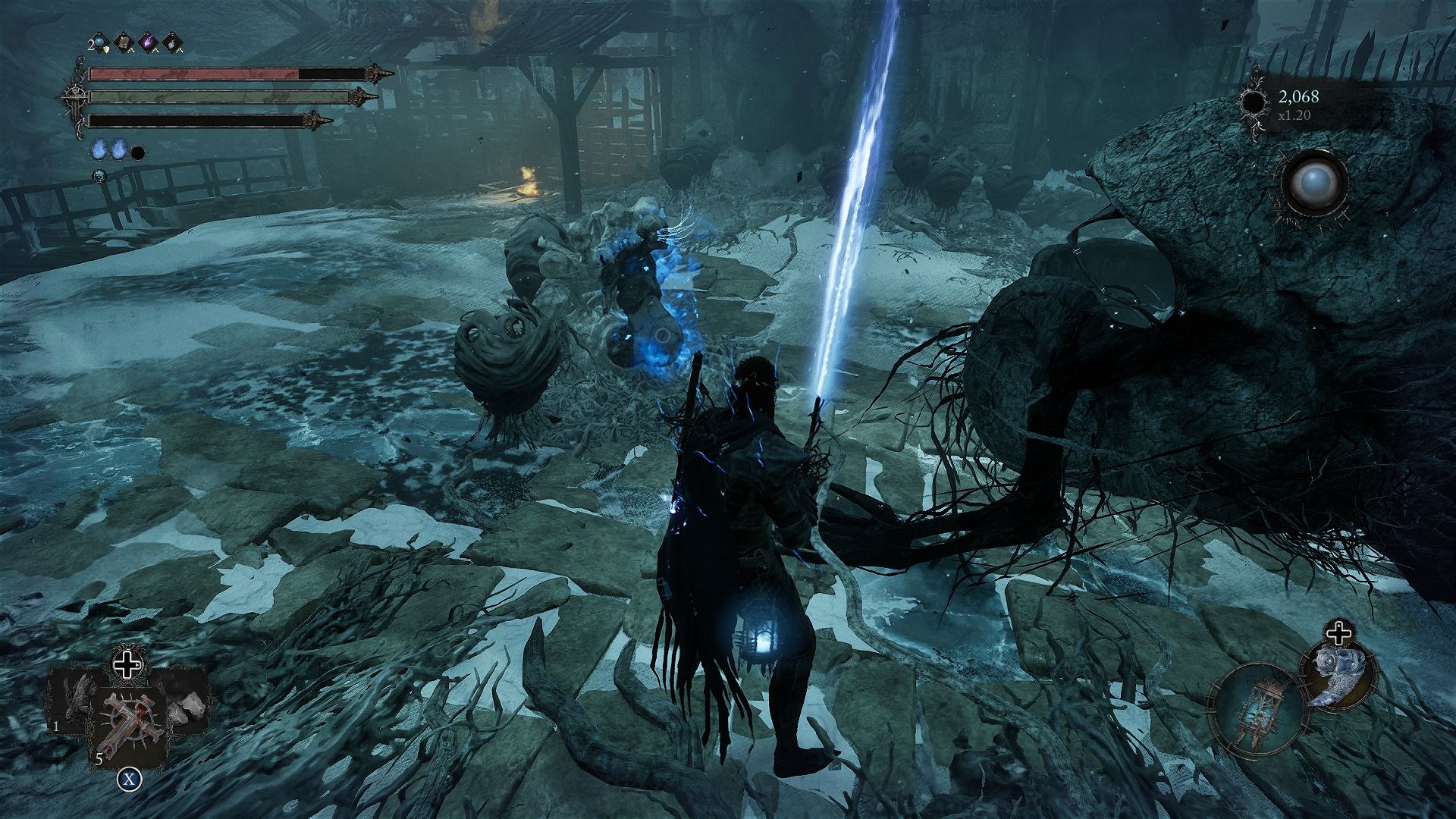
Task: Select the sword crest beside the health bars
Action: 76,98
